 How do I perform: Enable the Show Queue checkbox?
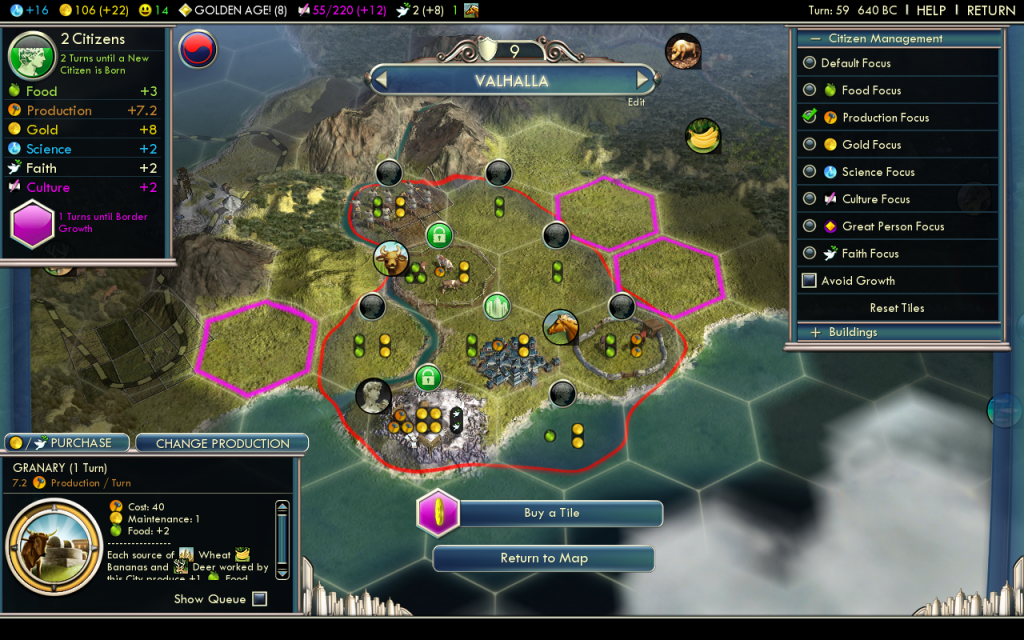pyautogui.click(x=260, y=599)
